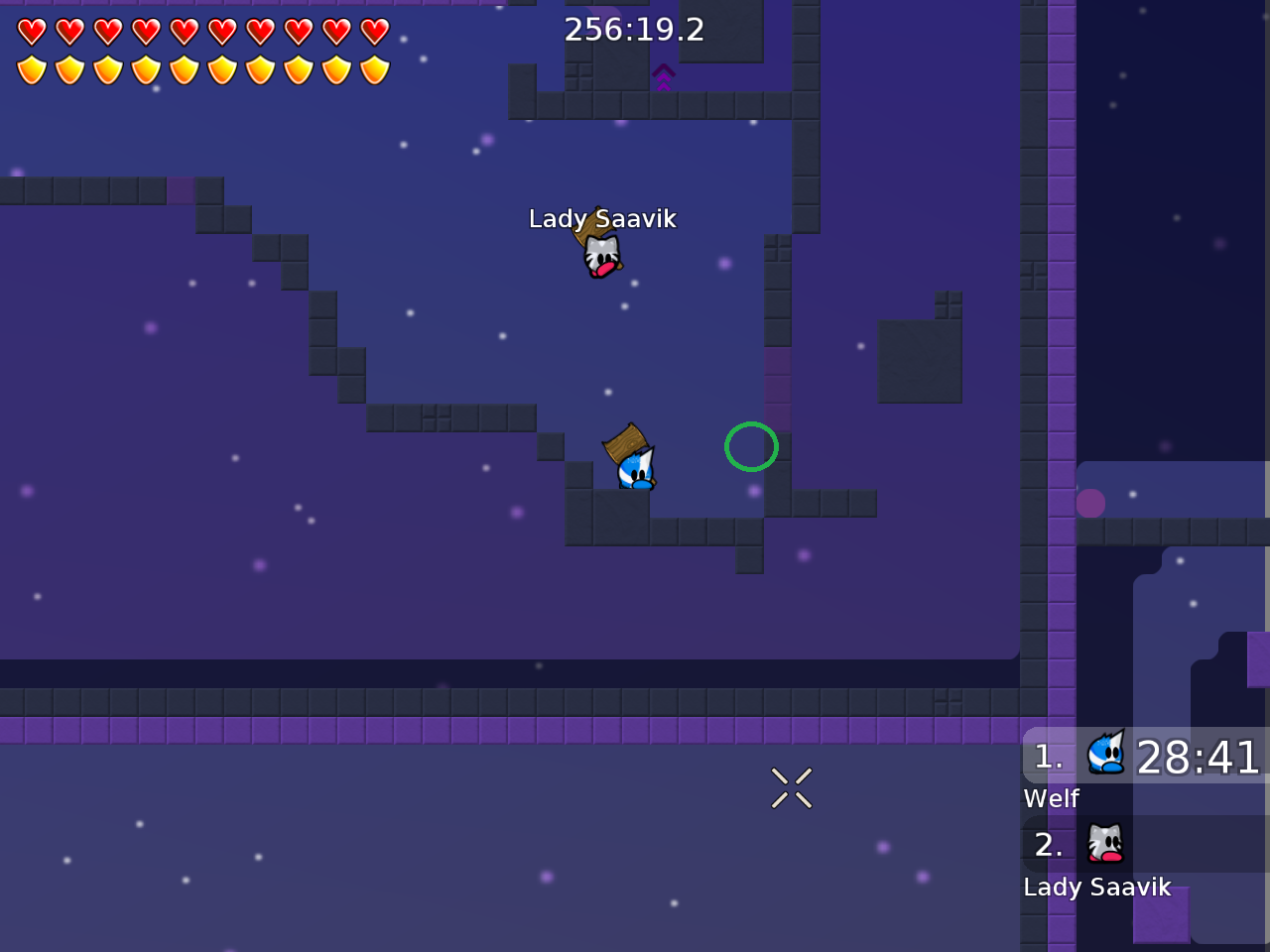The height and width of the screenshot is (952, 1270).
Task: Click the Welf name label in the scoreboard
Action: [x=1051, y=798]
